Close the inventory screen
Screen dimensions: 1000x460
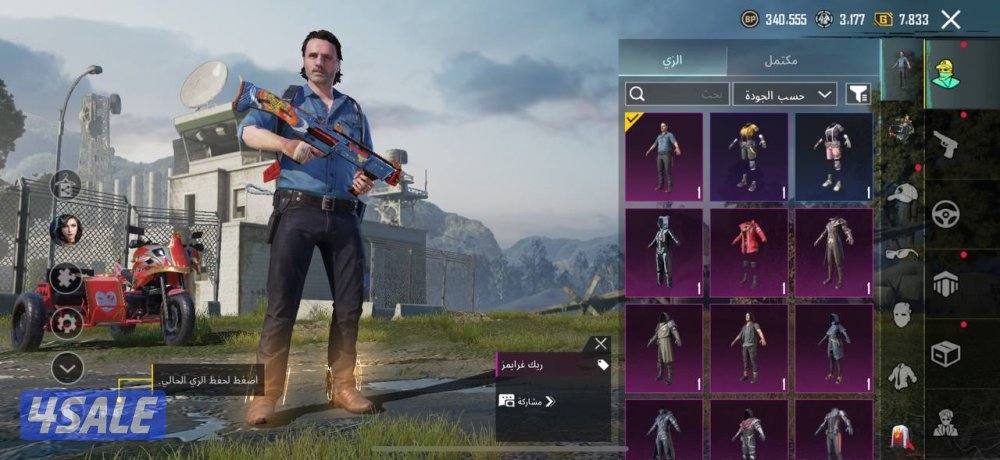(x=951, y=19)
